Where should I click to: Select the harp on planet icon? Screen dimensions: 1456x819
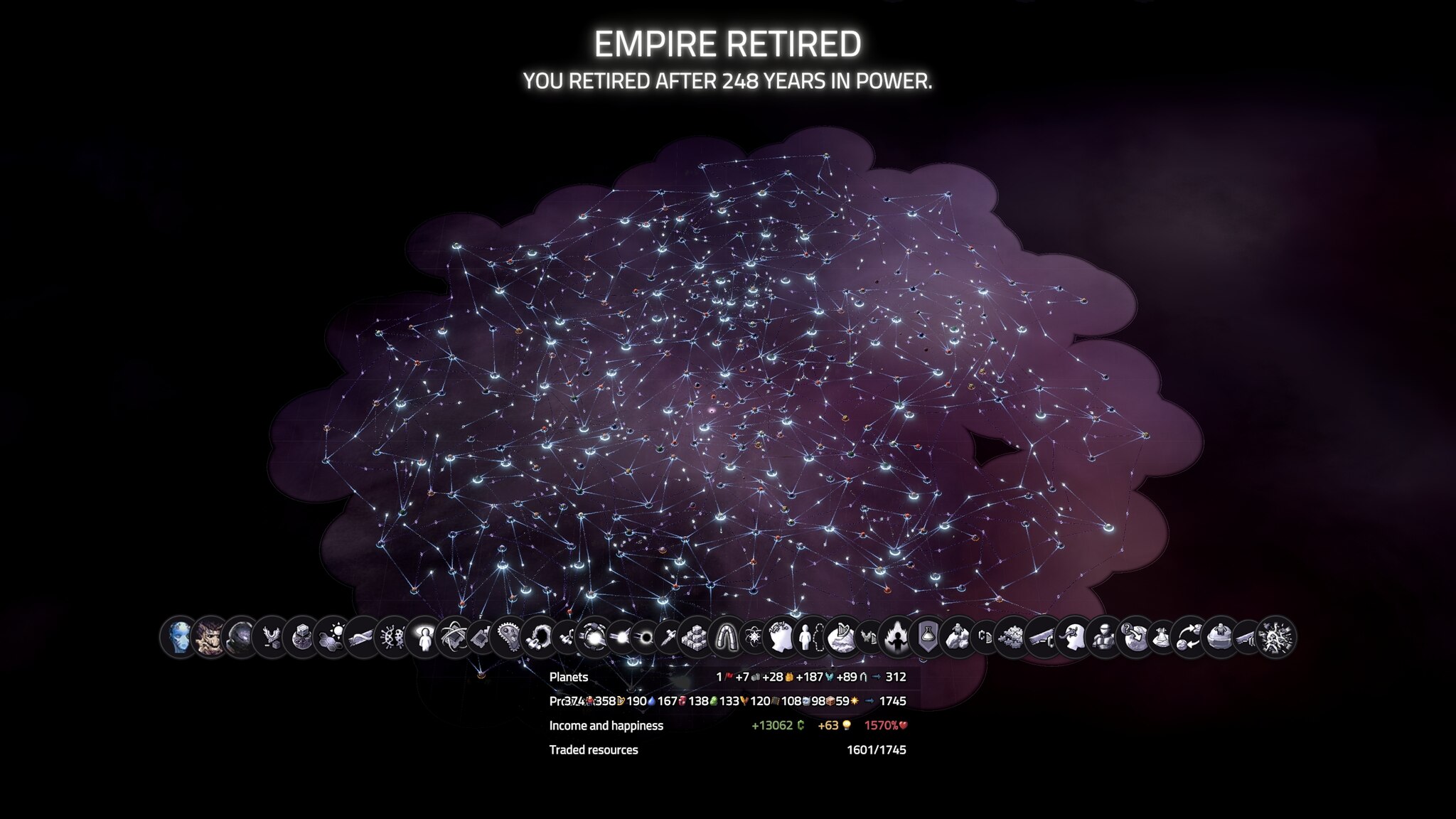pyautogui.click(x=841, y=636)
